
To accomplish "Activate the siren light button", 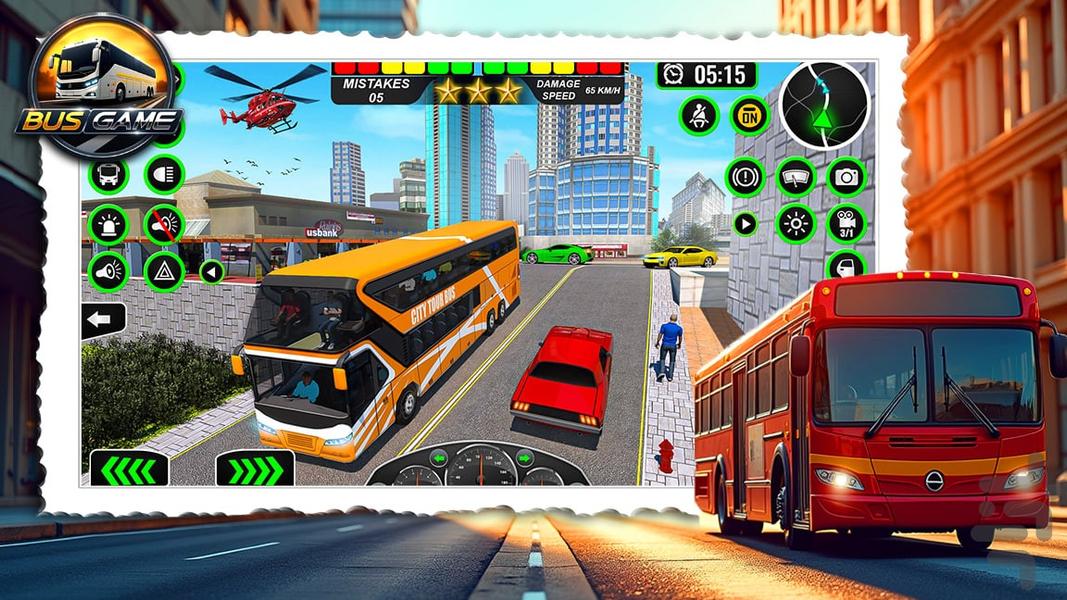I will [x=108, y=224].
